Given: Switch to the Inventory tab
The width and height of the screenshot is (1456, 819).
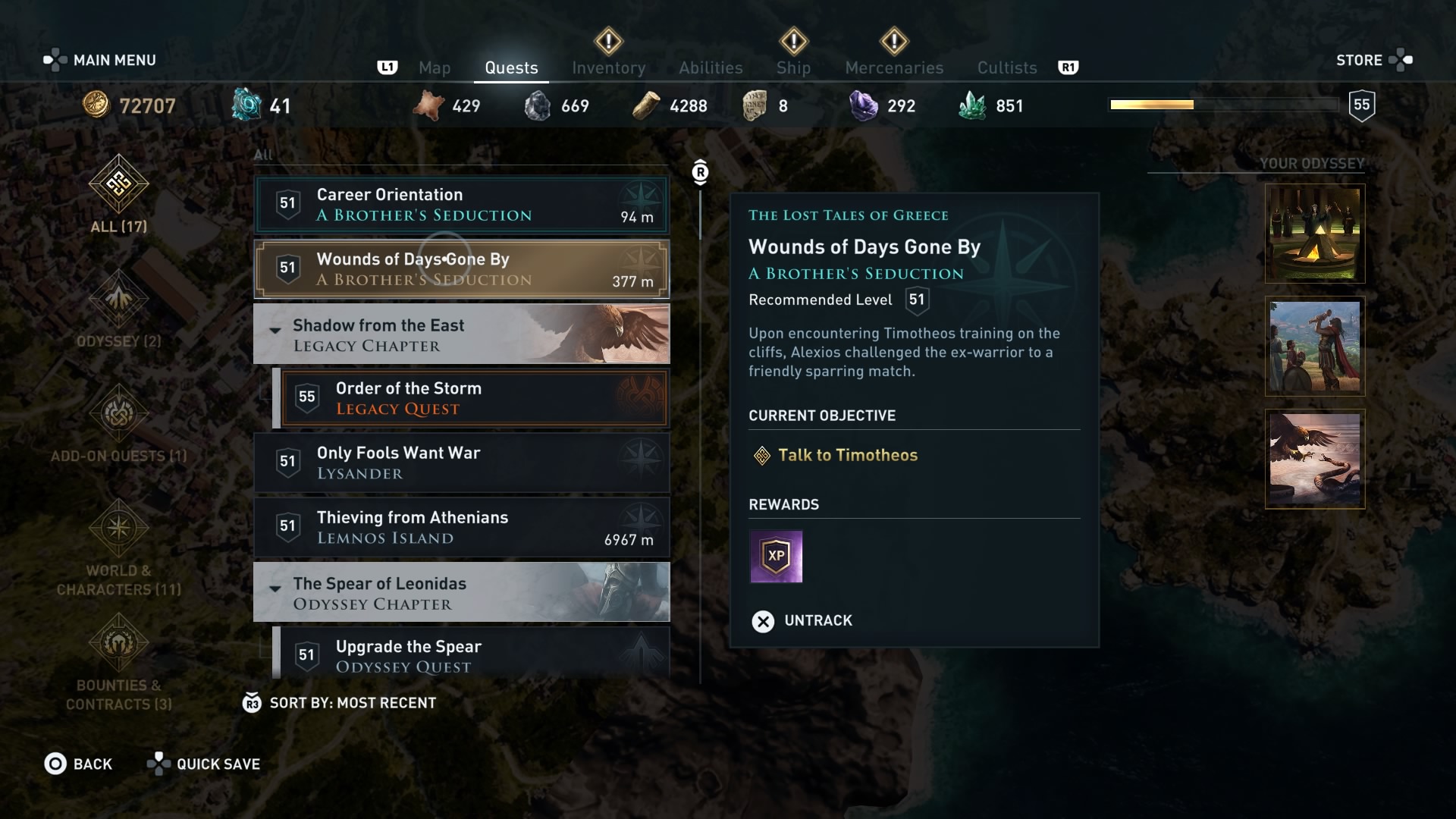Looking at the screenshot, I should click(x=609, y=67).
